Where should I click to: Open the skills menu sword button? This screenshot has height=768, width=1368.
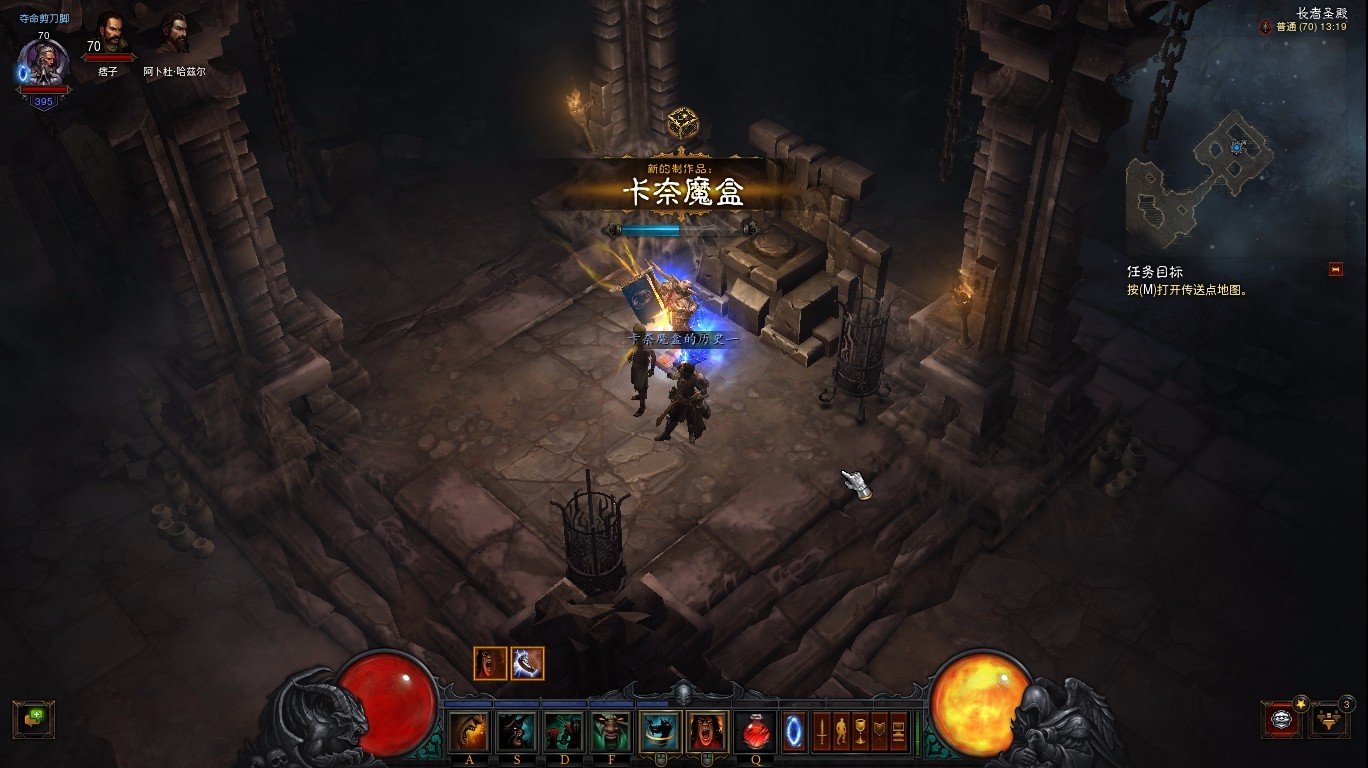point(822,732)
